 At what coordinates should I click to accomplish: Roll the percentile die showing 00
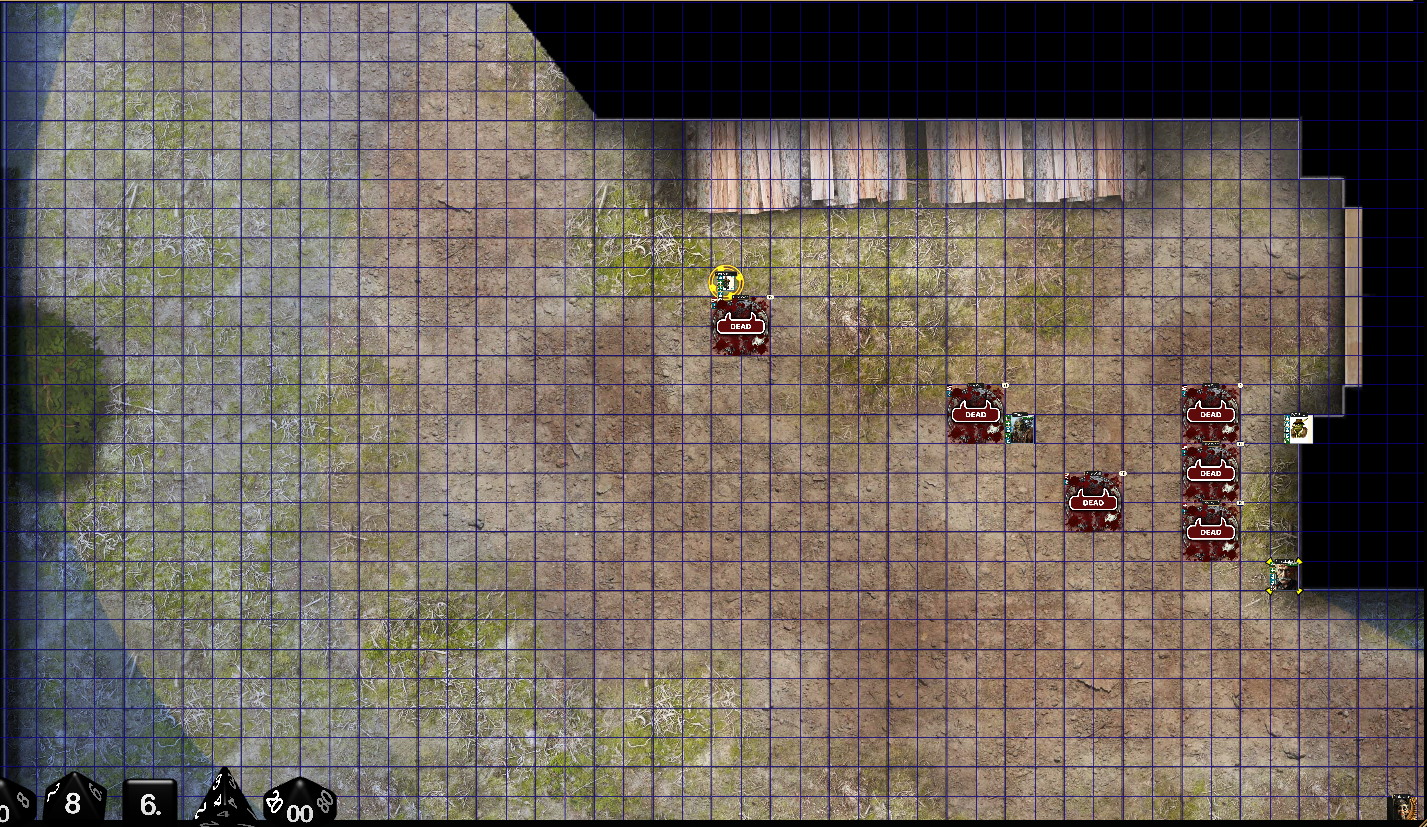tap(297, 810)
